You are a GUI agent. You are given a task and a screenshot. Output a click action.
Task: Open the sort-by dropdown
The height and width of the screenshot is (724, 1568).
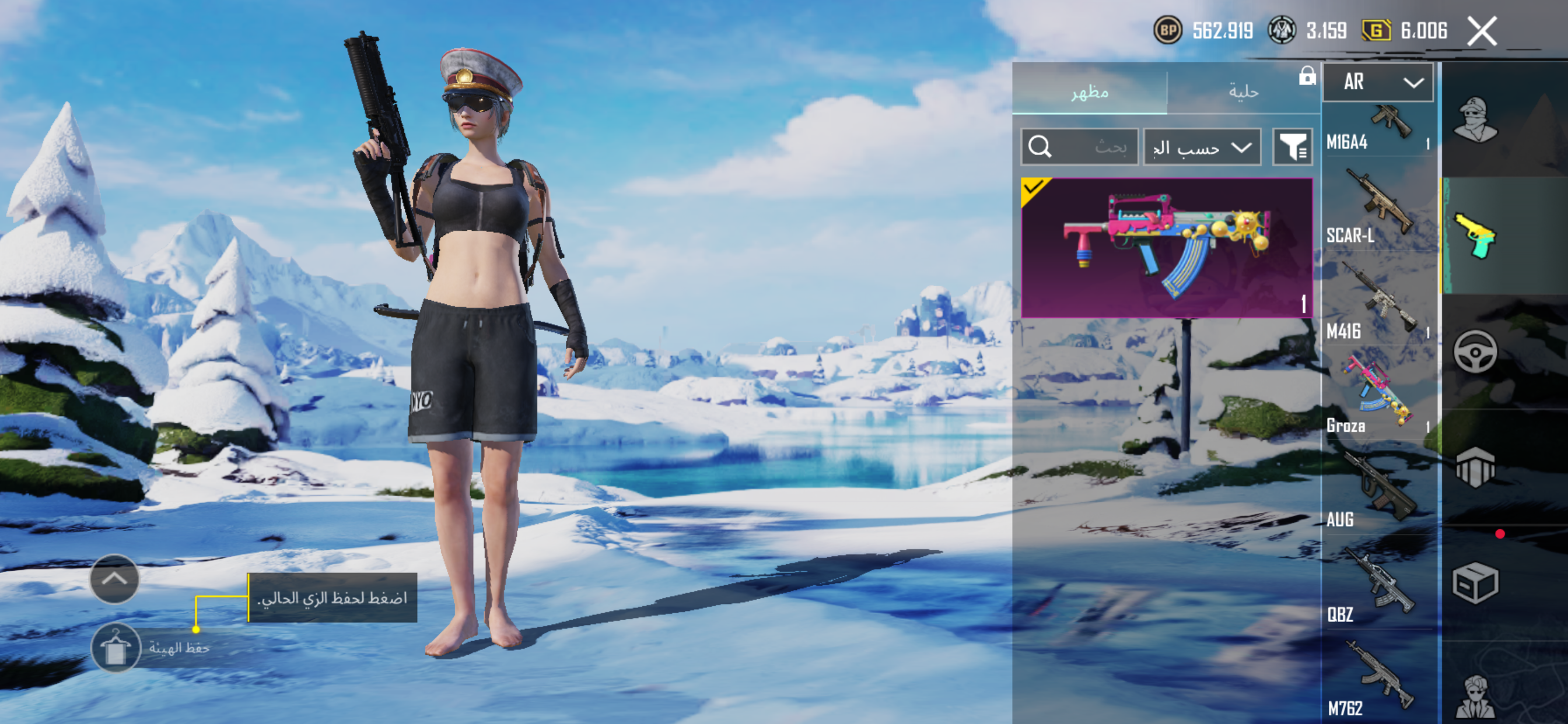tap(1202, 147)
